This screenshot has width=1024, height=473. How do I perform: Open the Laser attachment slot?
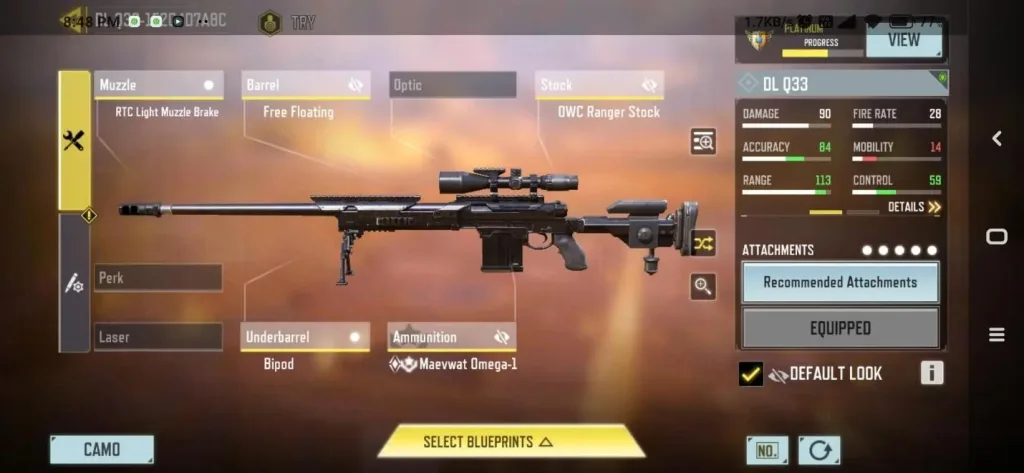(x=158, y=337)
